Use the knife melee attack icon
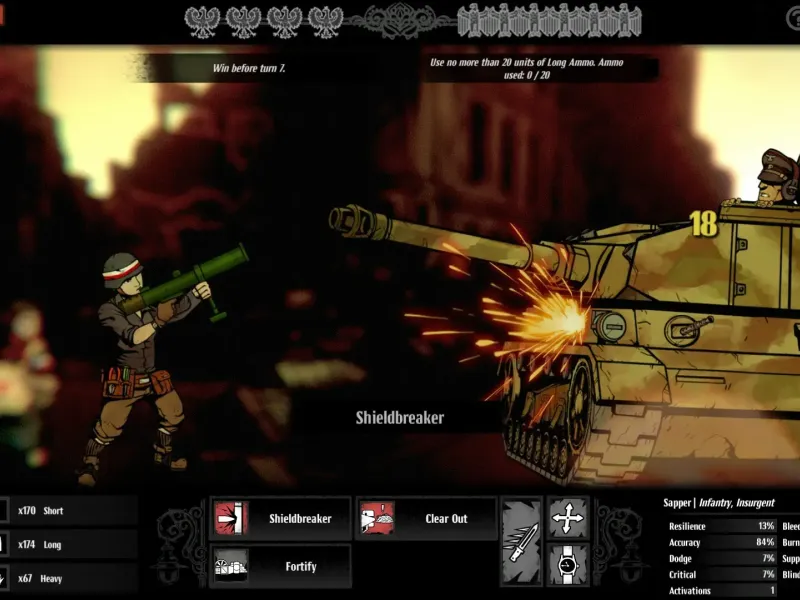Screen dimensions: 800x600 [522, 542]
